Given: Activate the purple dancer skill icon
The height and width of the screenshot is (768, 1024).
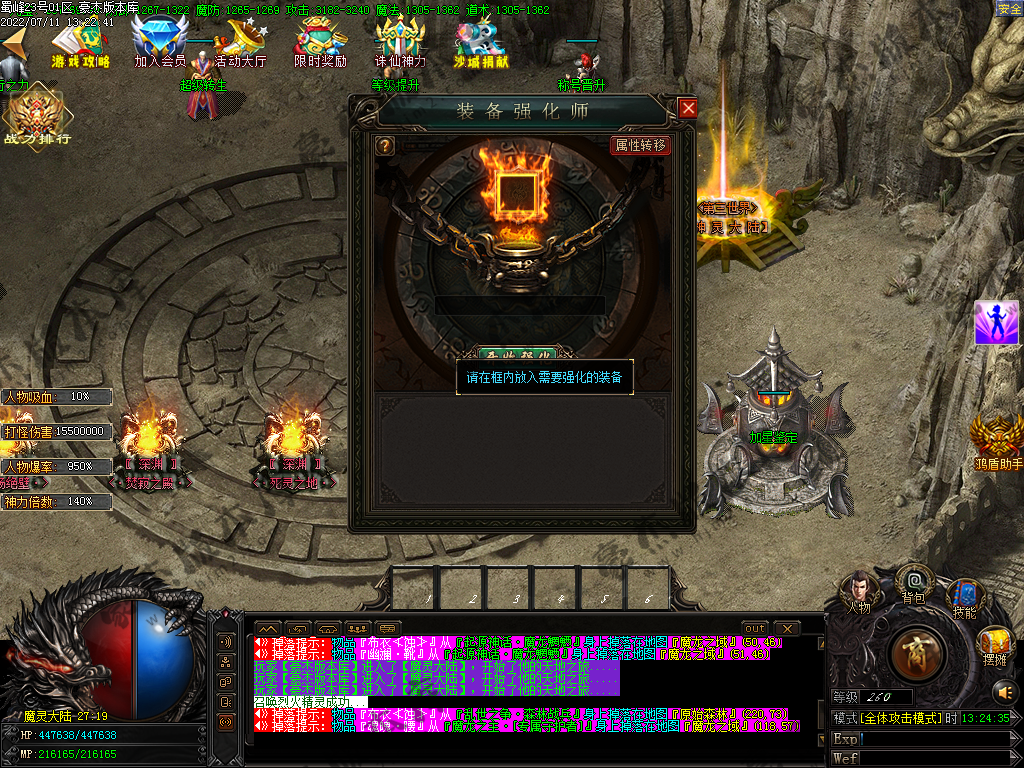Looking at the screenshot, I should pos(996,323).
